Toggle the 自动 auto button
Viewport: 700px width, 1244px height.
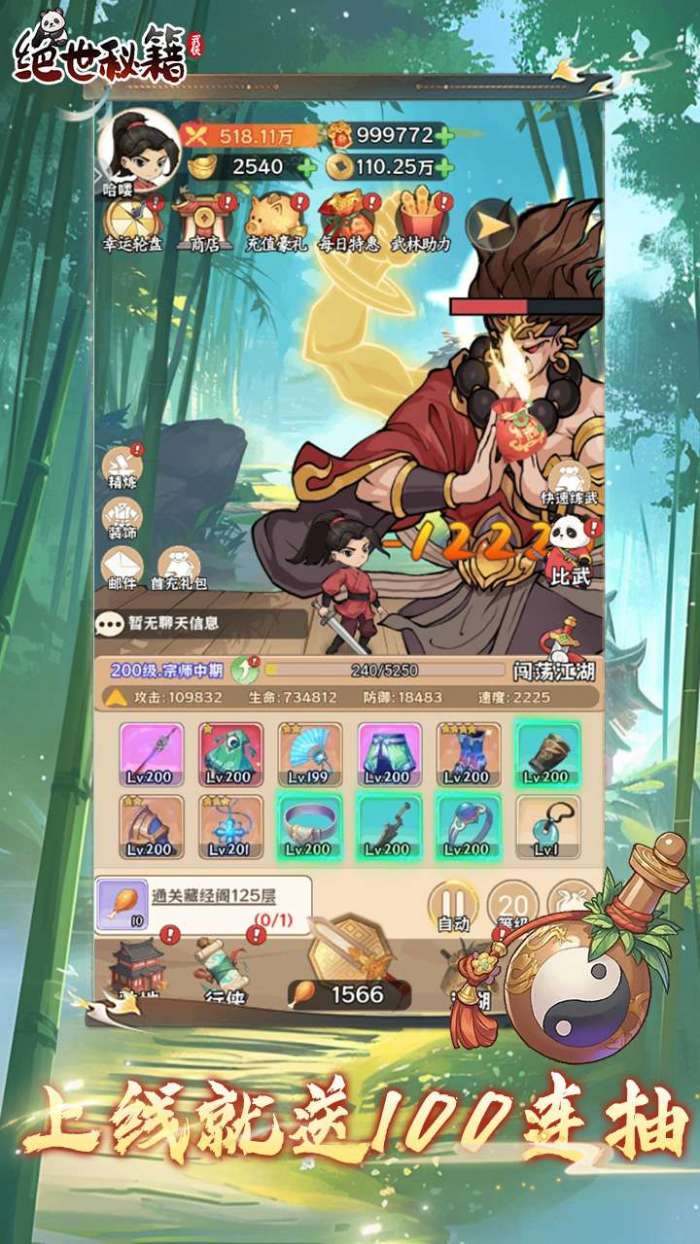(x=453, y=905)
